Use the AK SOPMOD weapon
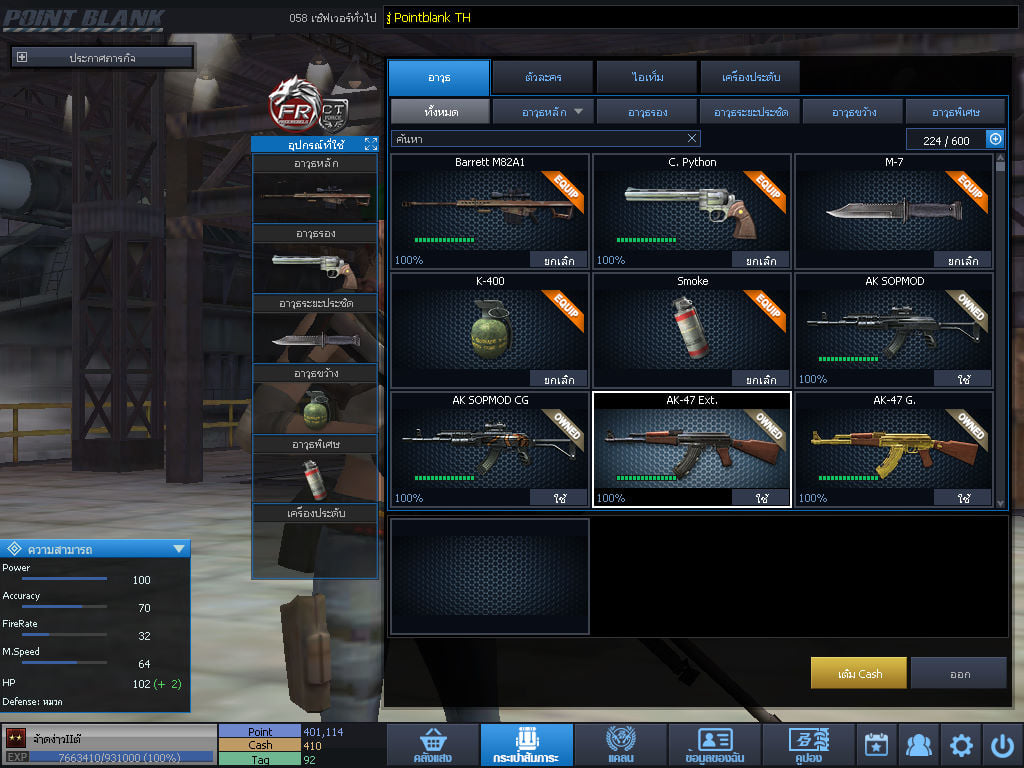Viewport: 1024px width, 768px height. 962,380
